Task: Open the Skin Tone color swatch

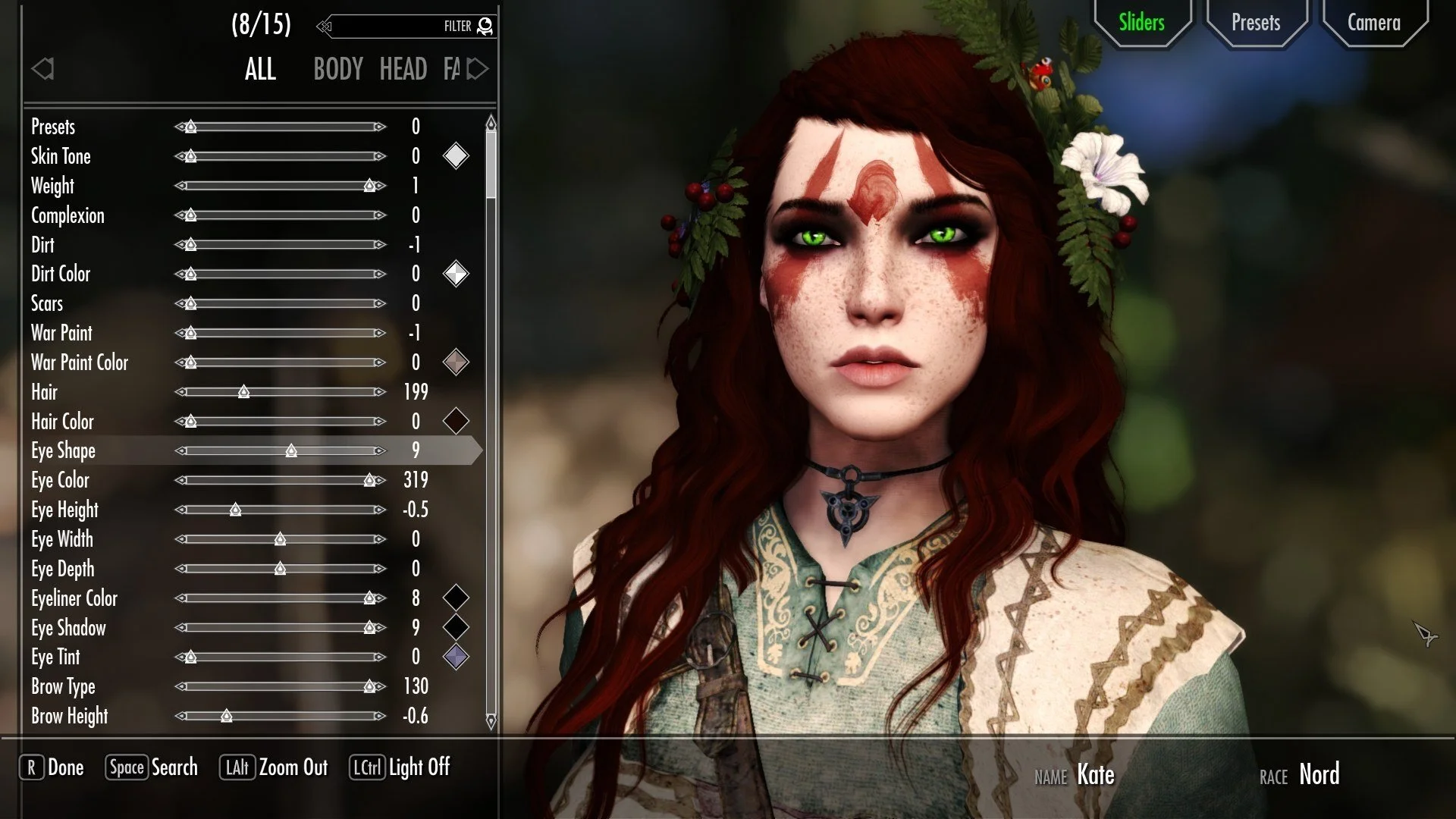Action: coord(456,156)
